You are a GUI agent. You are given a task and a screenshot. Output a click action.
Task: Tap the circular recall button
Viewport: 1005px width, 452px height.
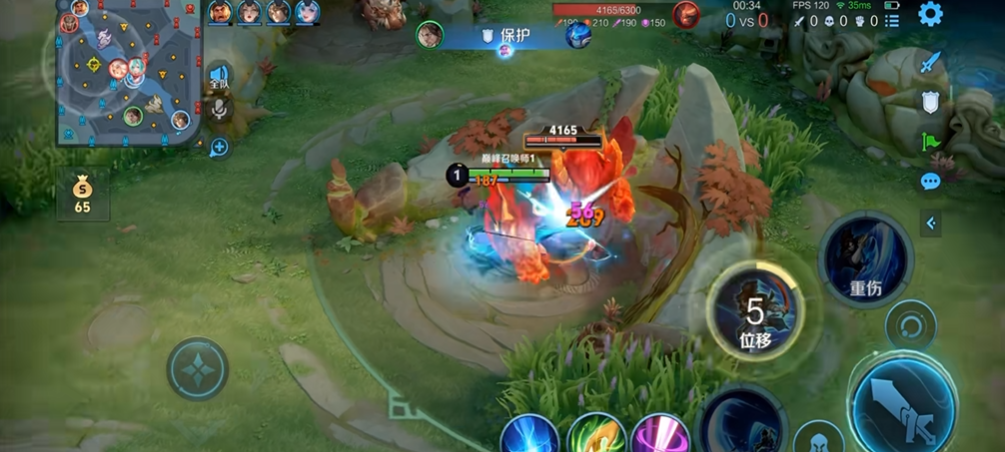point(910,326)
